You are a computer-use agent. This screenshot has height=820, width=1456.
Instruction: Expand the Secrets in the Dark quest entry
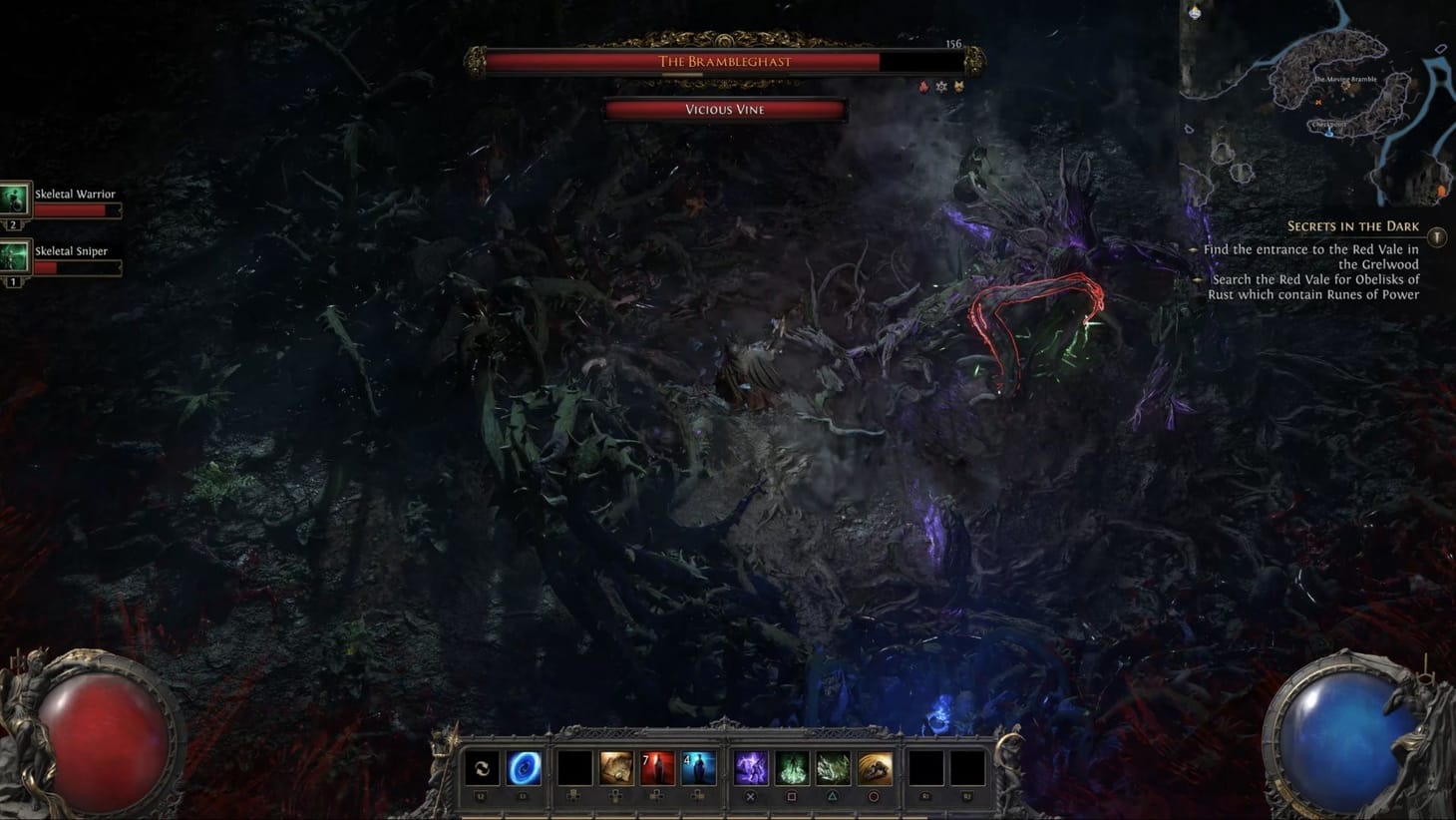click(1354, 226)
